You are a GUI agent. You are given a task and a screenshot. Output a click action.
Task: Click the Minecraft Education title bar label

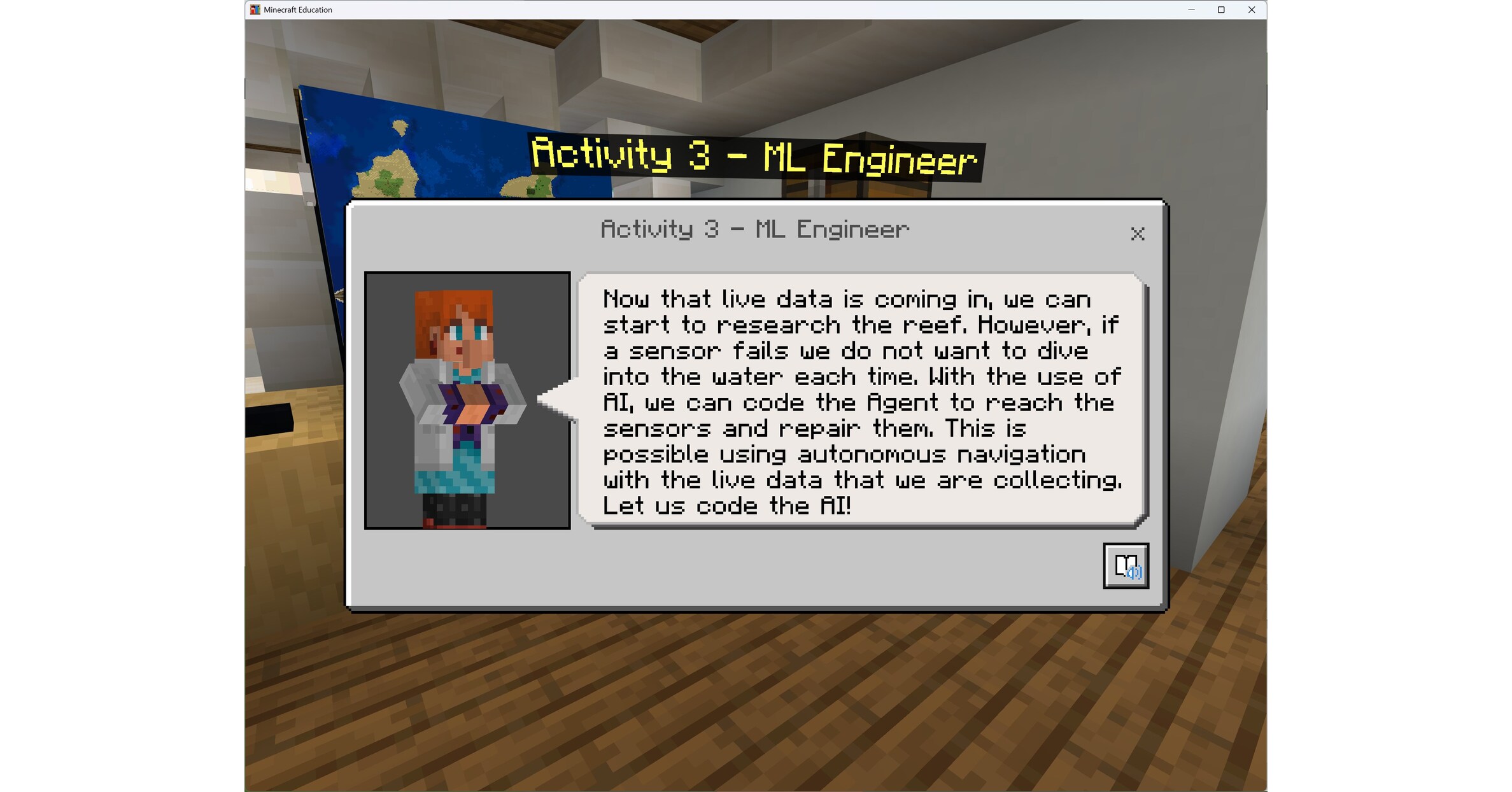[297, 10]
